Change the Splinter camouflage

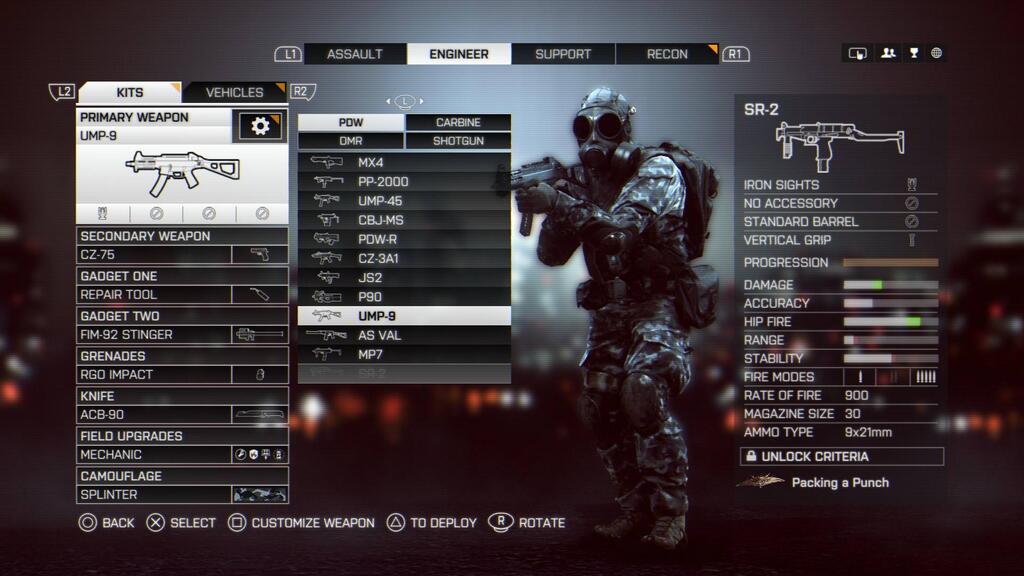[182, 495]
